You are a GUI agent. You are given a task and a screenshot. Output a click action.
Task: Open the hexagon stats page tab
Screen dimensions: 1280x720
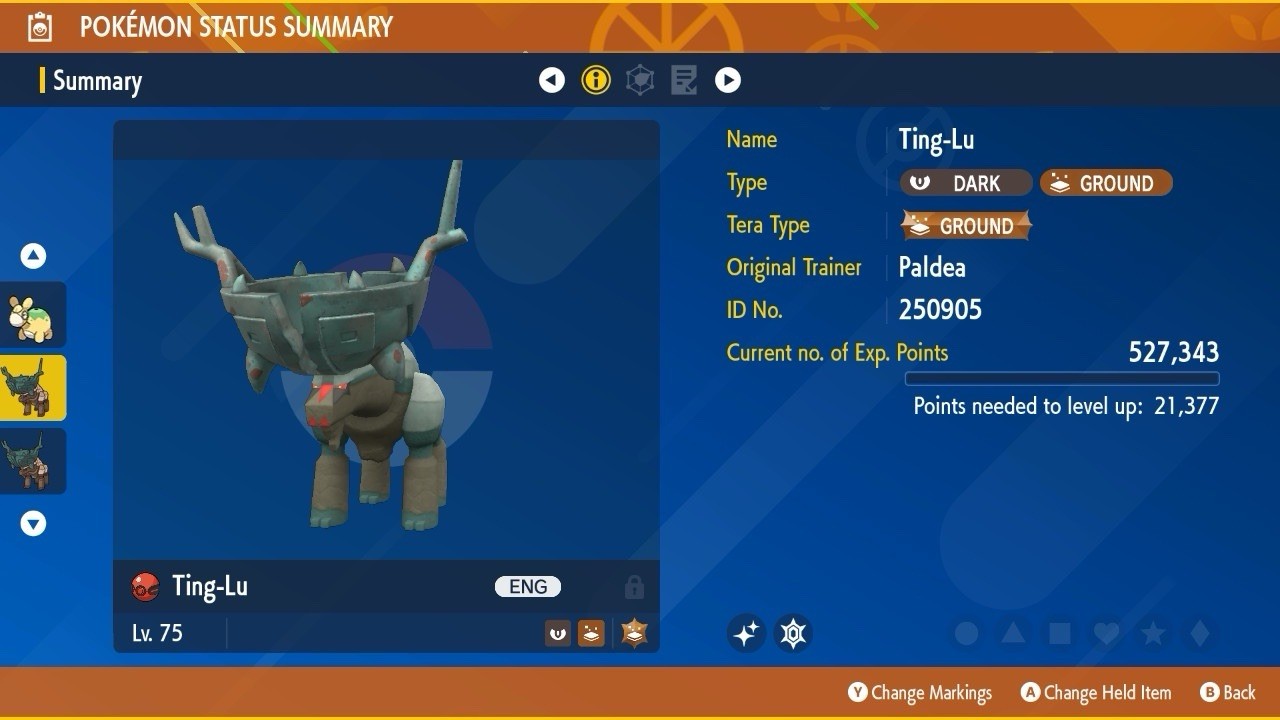640,80
